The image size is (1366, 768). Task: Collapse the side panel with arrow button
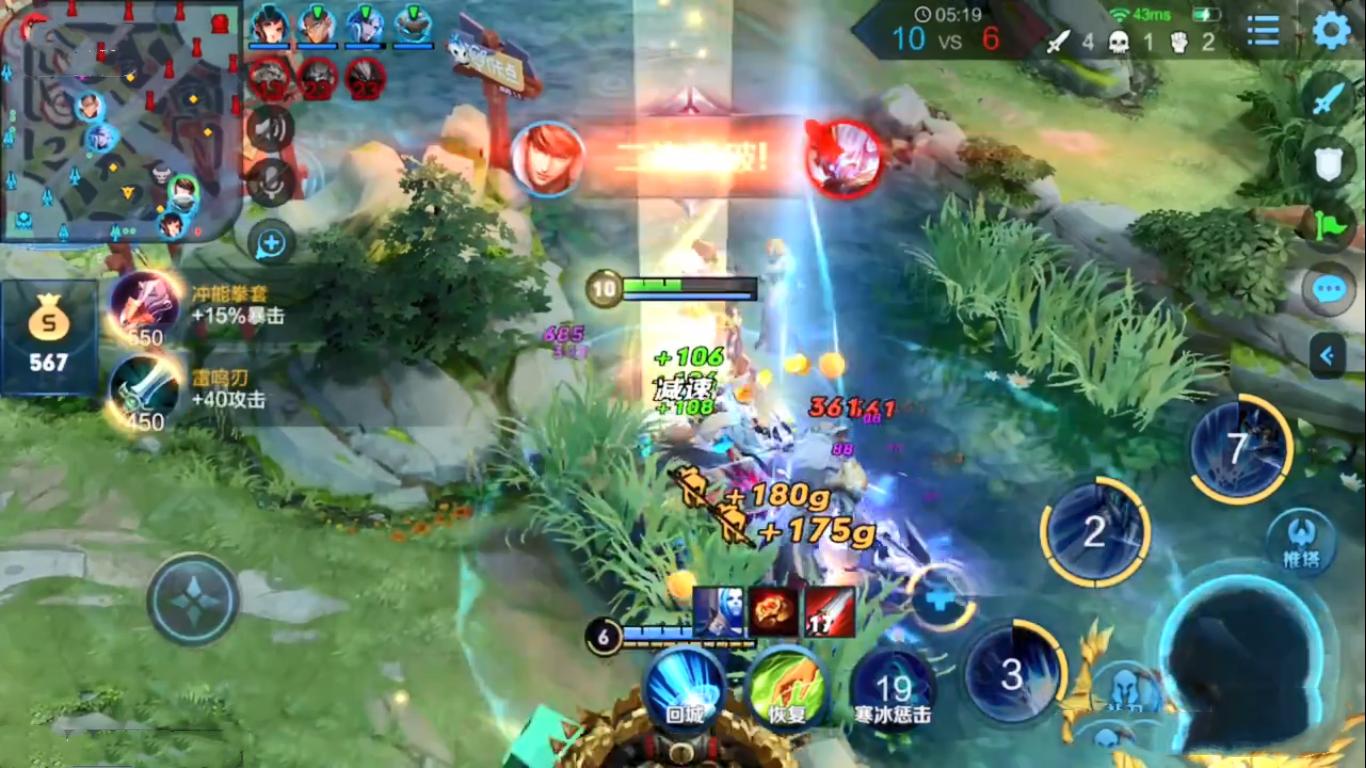(1328, 355)
